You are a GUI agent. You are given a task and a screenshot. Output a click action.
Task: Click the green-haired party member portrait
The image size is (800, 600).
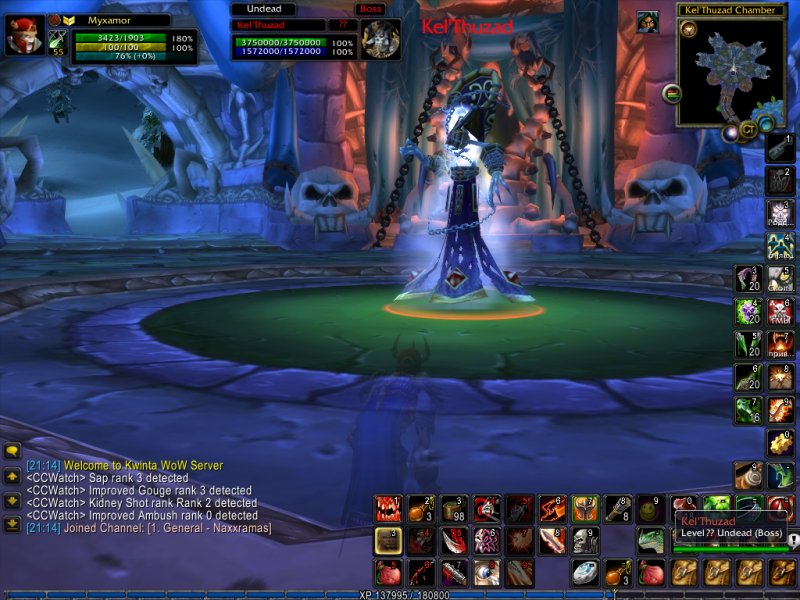(647, 22)
